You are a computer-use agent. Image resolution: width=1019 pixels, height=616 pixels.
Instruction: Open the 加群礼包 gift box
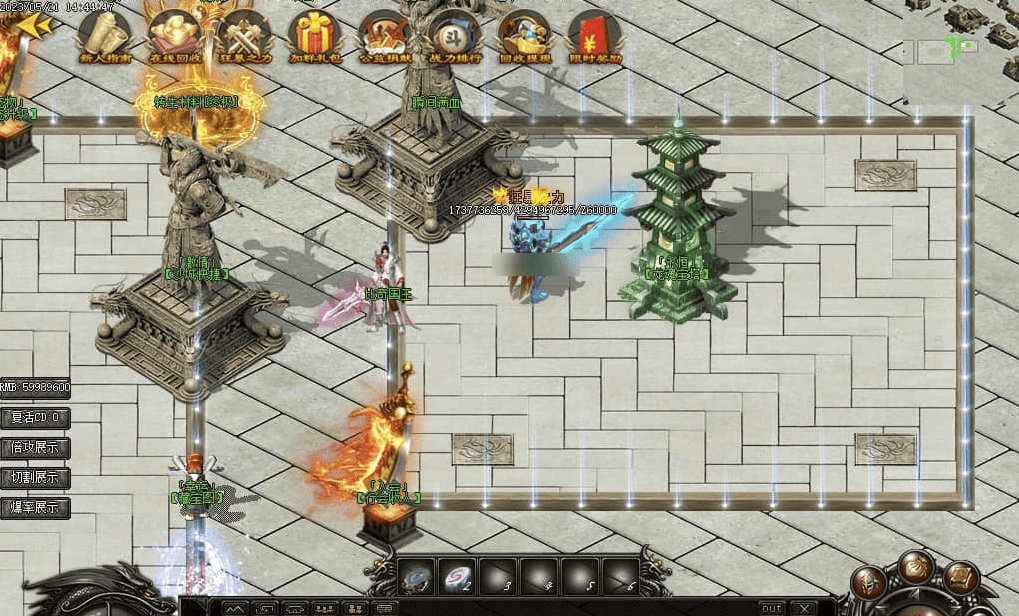pos(312,34)
